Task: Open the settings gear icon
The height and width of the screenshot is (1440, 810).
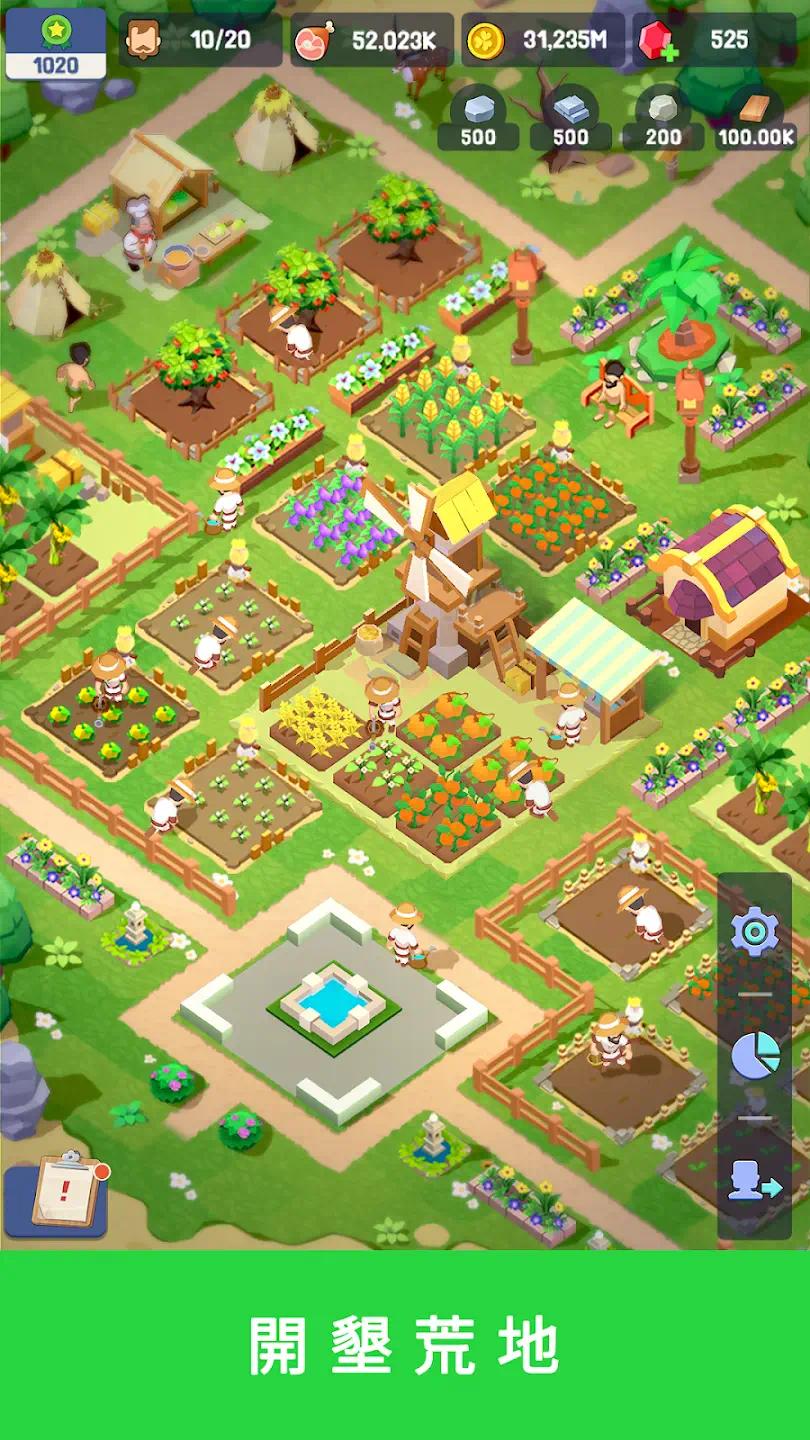Action: 755,932
